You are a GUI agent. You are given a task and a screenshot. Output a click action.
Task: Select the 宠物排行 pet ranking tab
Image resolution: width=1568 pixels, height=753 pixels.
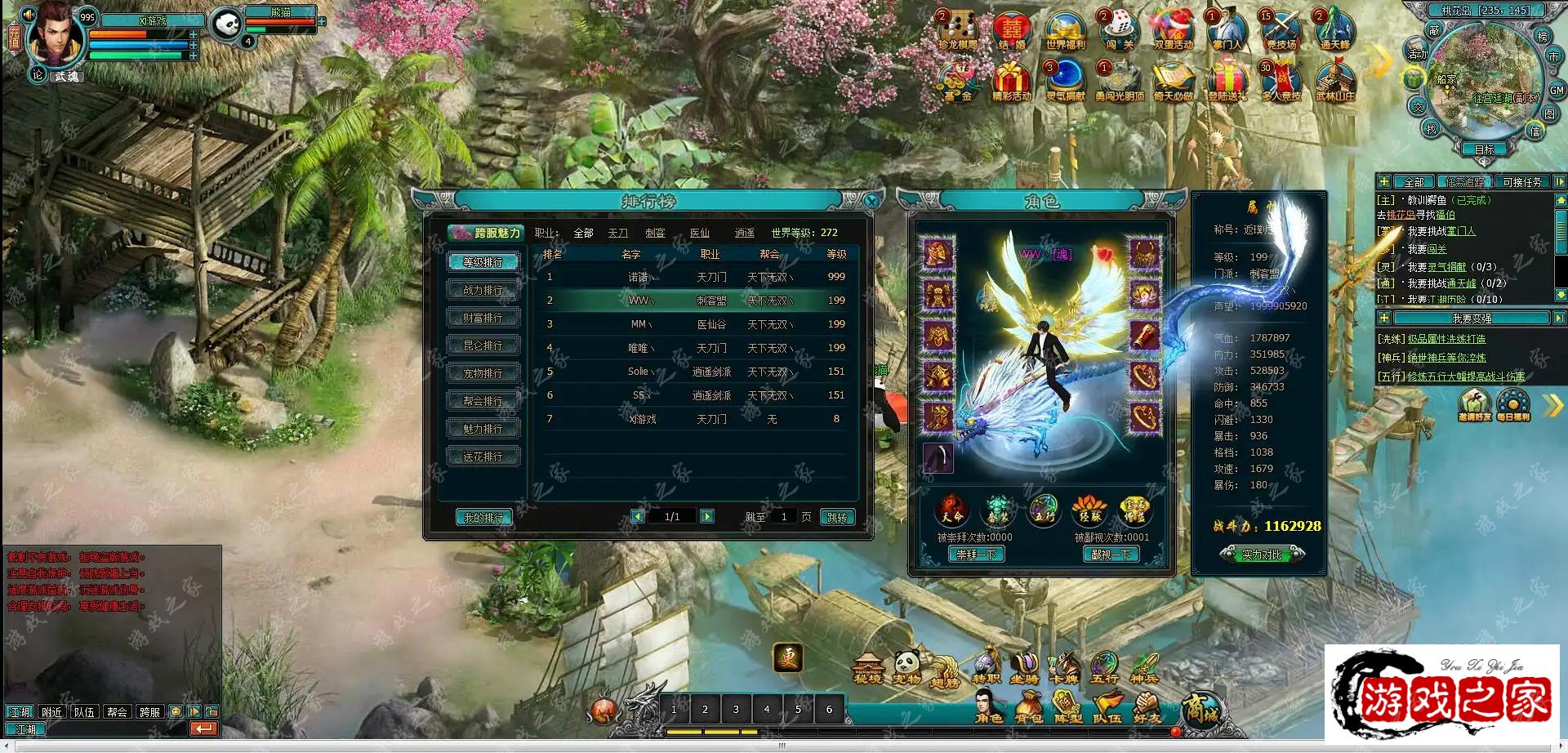point(483,373)
